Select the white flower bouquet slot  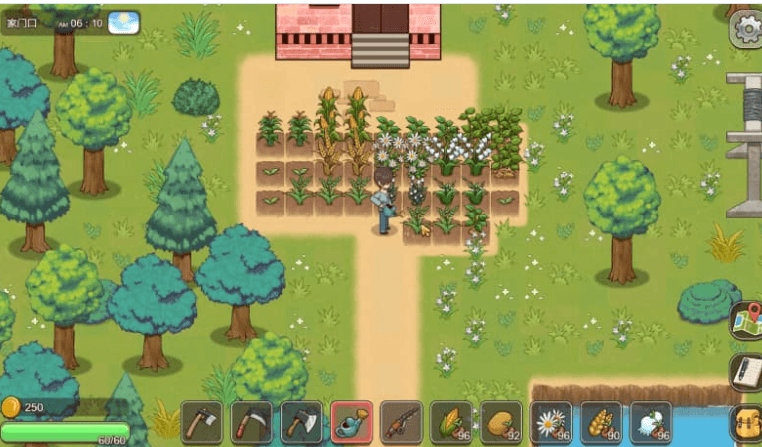(651, 422)
